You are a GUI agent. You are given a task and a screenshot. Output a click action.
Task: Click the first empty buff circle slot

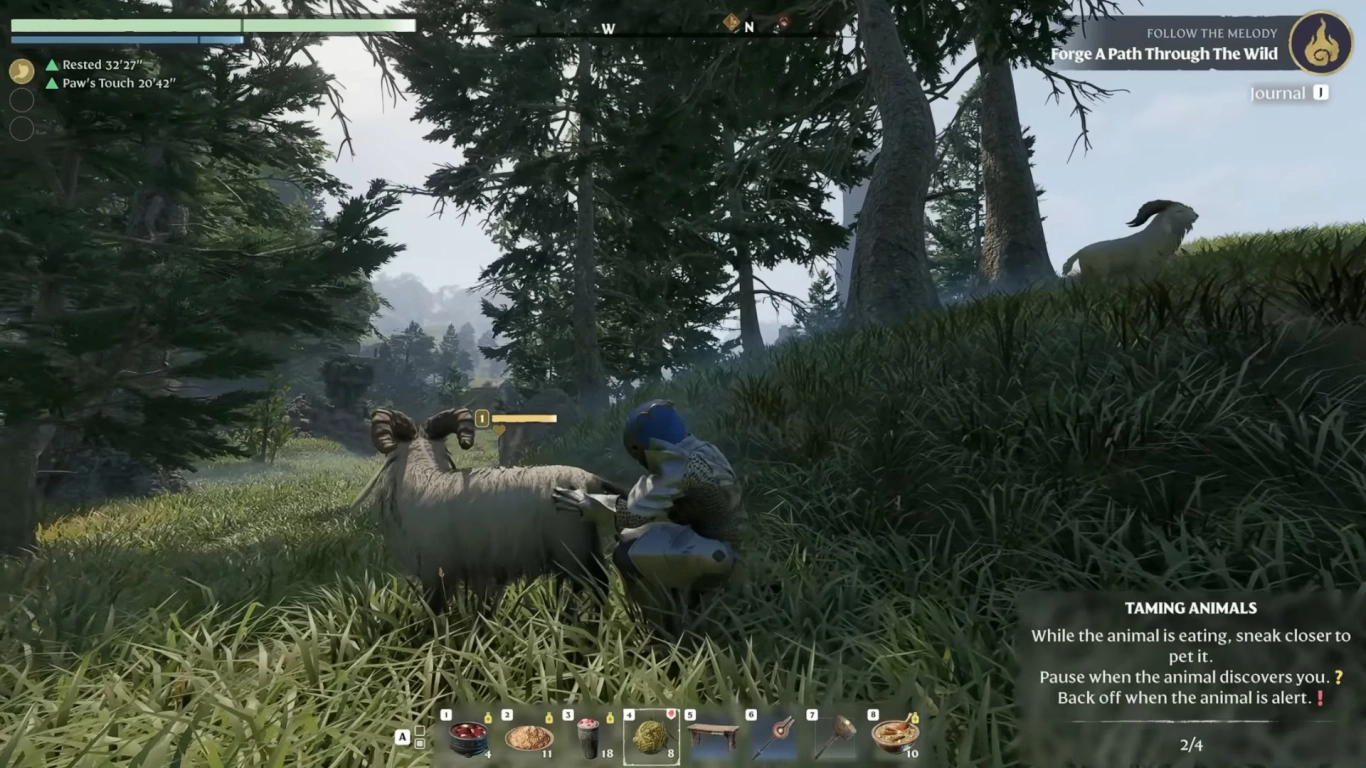point(21,99)
